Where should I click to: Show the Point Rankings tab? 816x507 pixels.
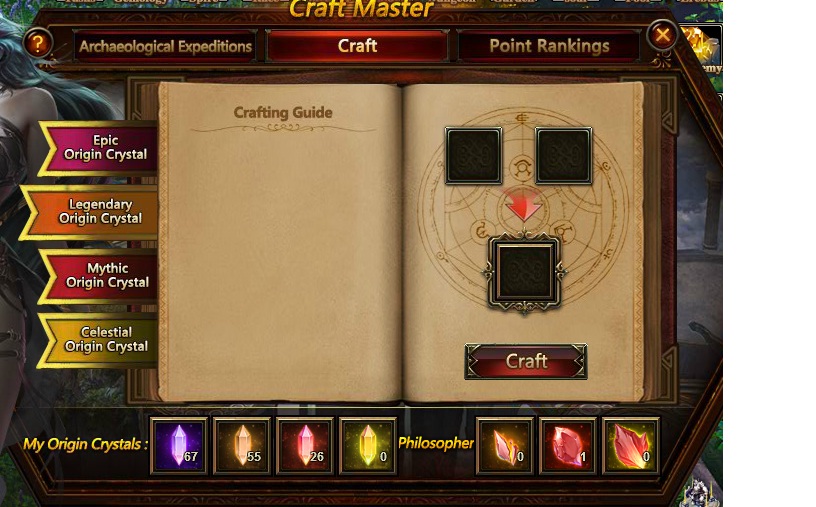[x=549, y=46]
